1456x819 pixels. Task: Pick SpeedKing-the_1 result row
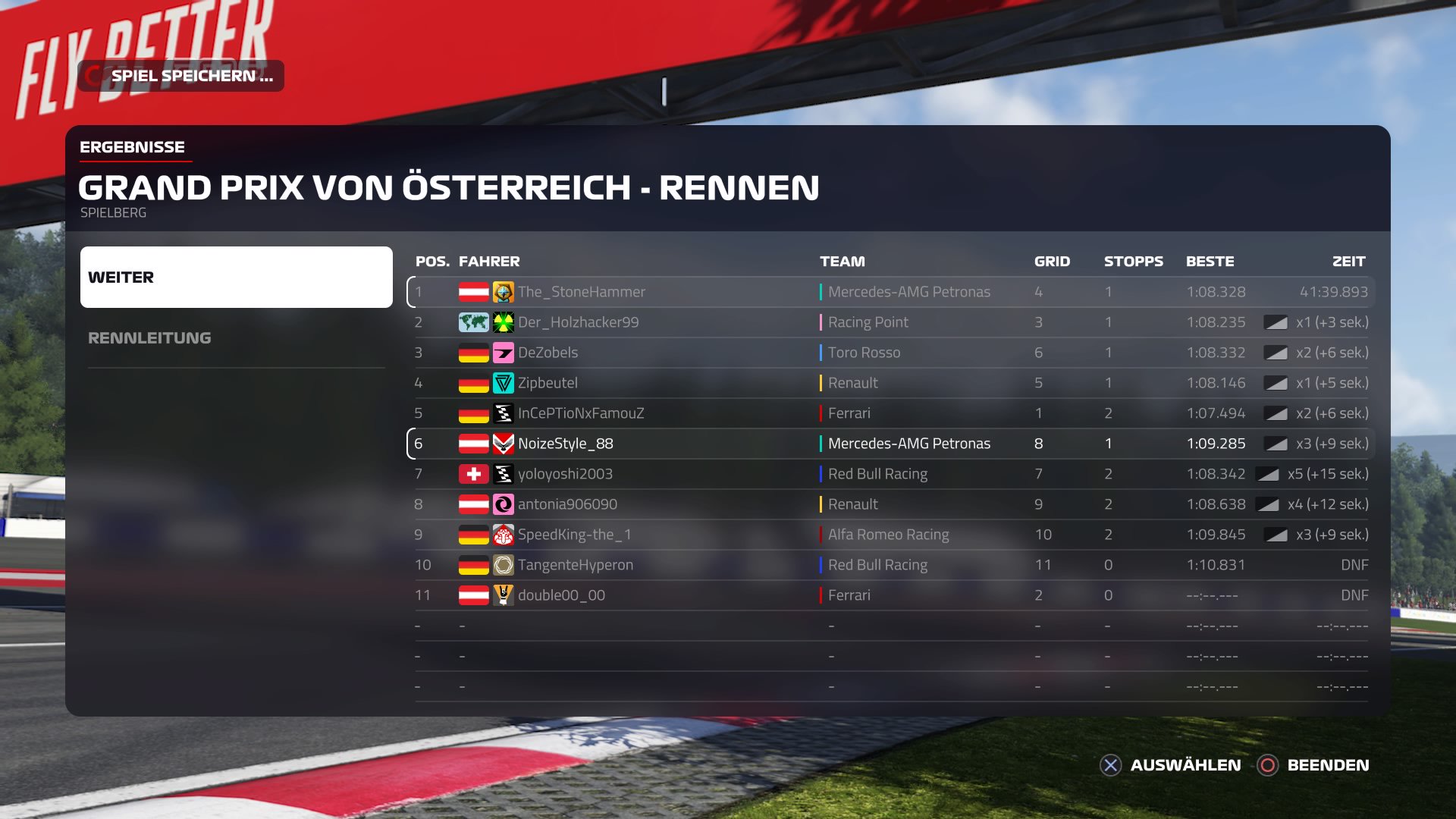coord(890,535)
